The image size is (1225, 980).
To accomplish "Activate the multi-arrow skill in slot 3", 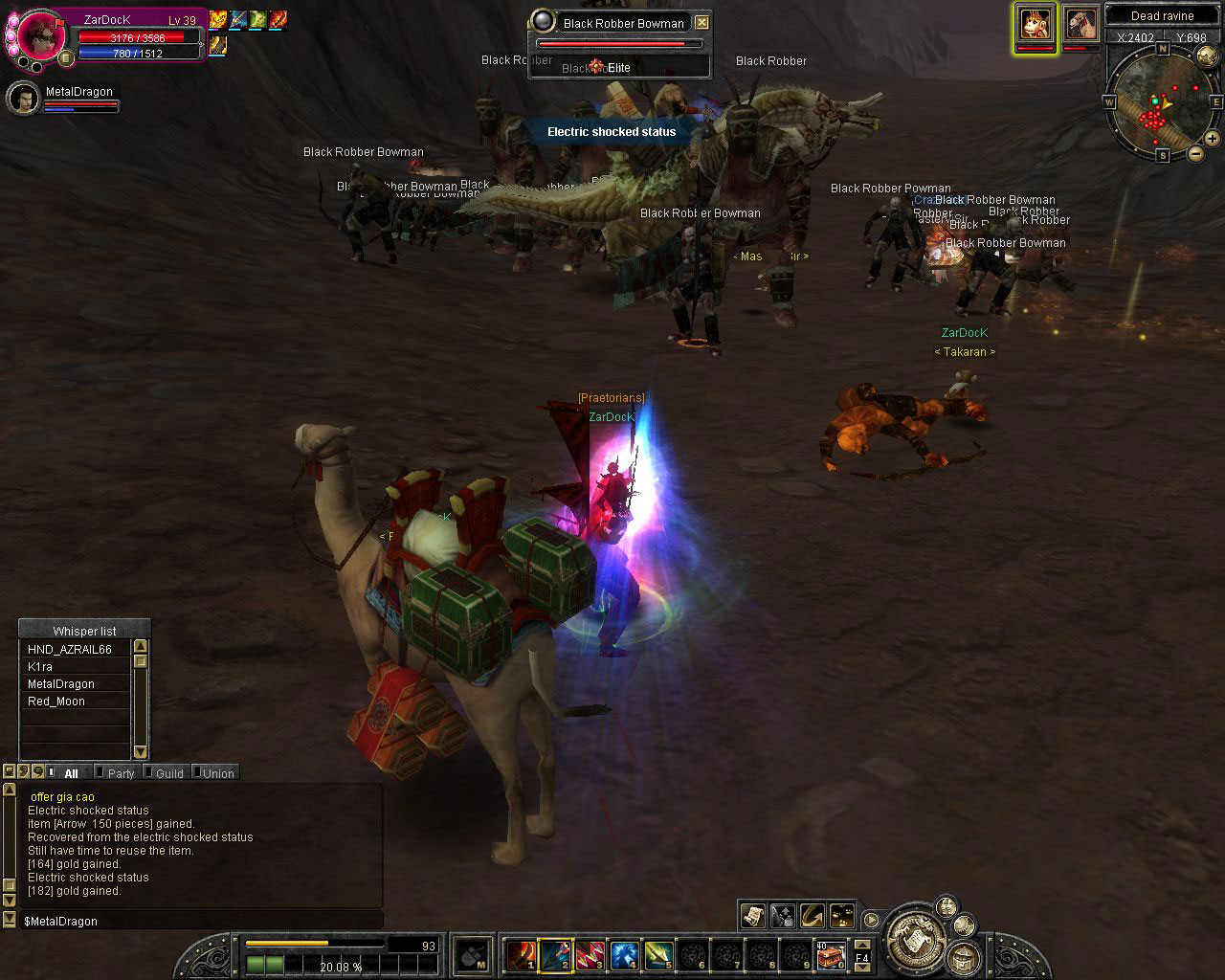I will pyautogui.click(x=590, y=954).
